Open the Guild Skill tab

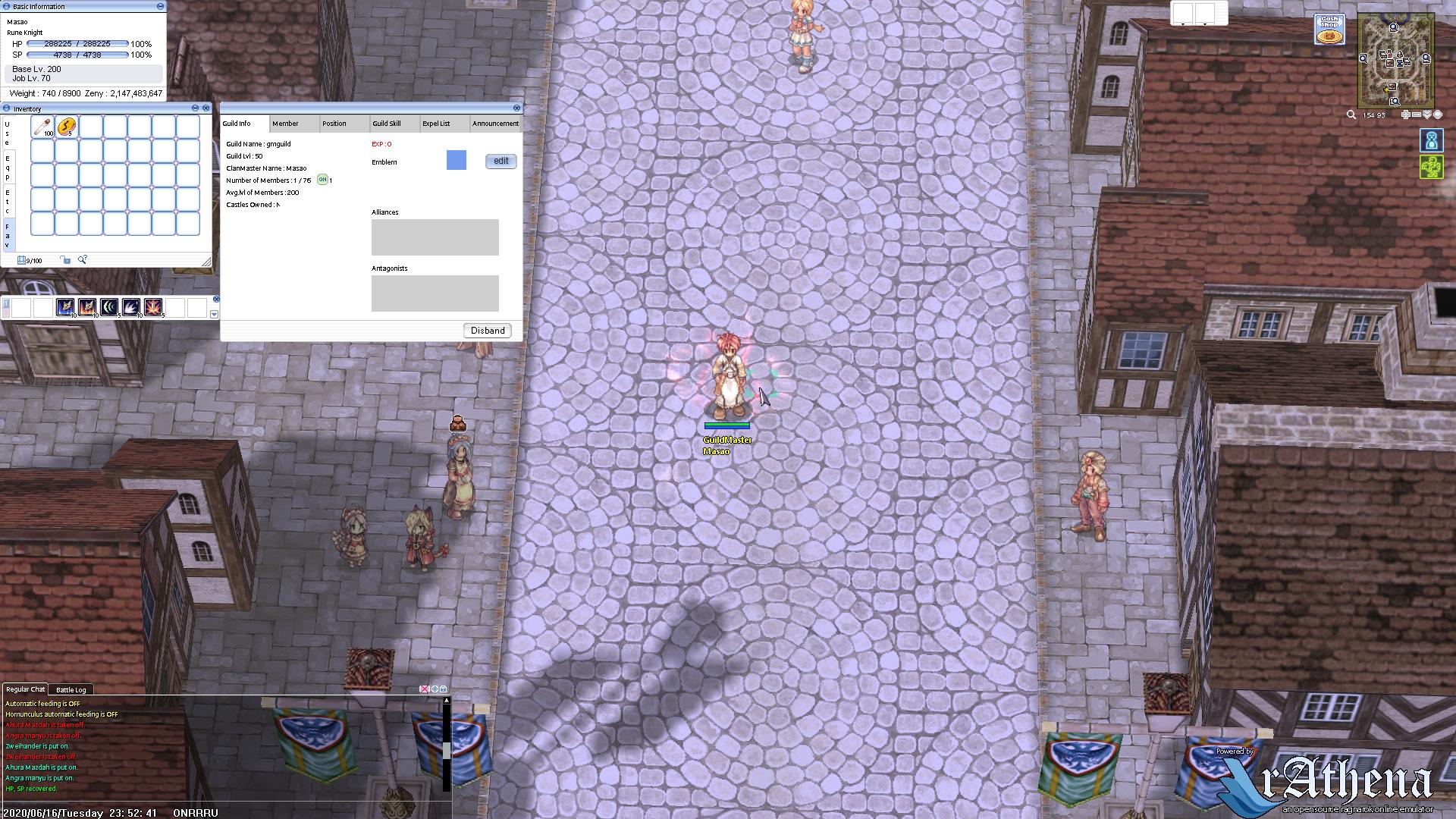[388, 124]
